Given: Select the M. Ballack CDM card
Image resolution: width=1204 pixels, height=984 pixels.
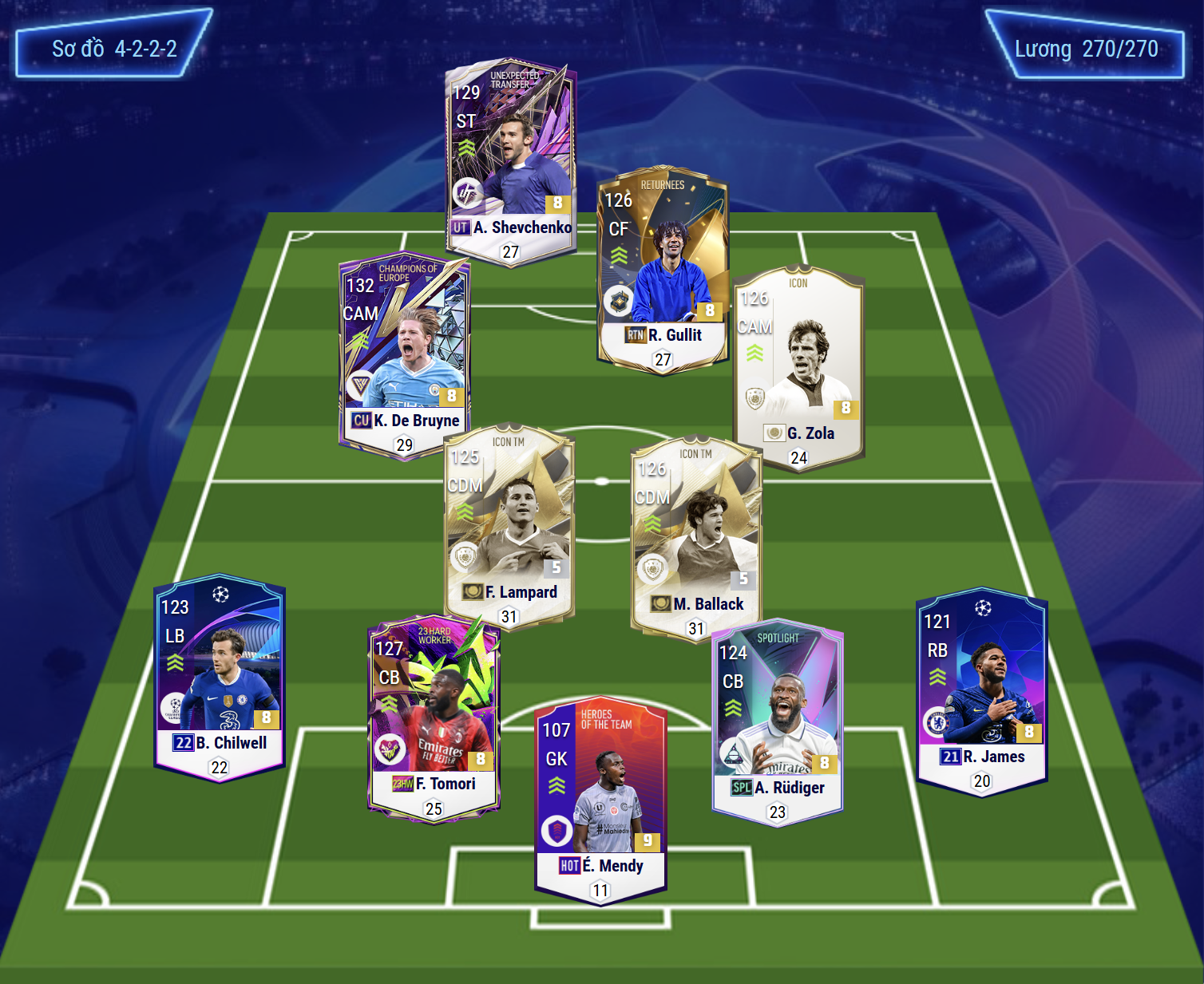Looking at the screenshot, I should (696, 539).
